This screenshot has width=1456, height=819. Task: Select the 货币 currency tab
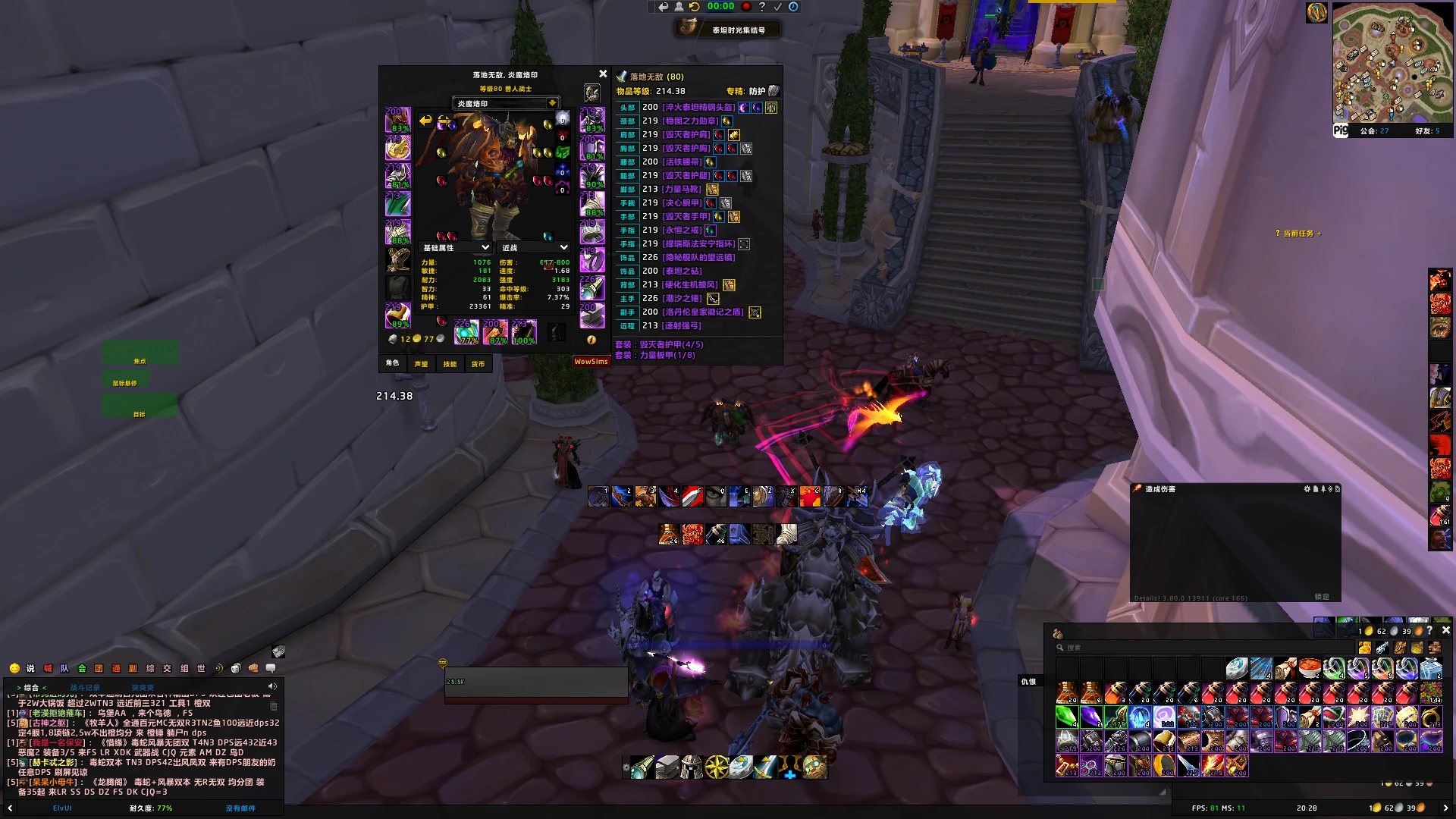478,364
